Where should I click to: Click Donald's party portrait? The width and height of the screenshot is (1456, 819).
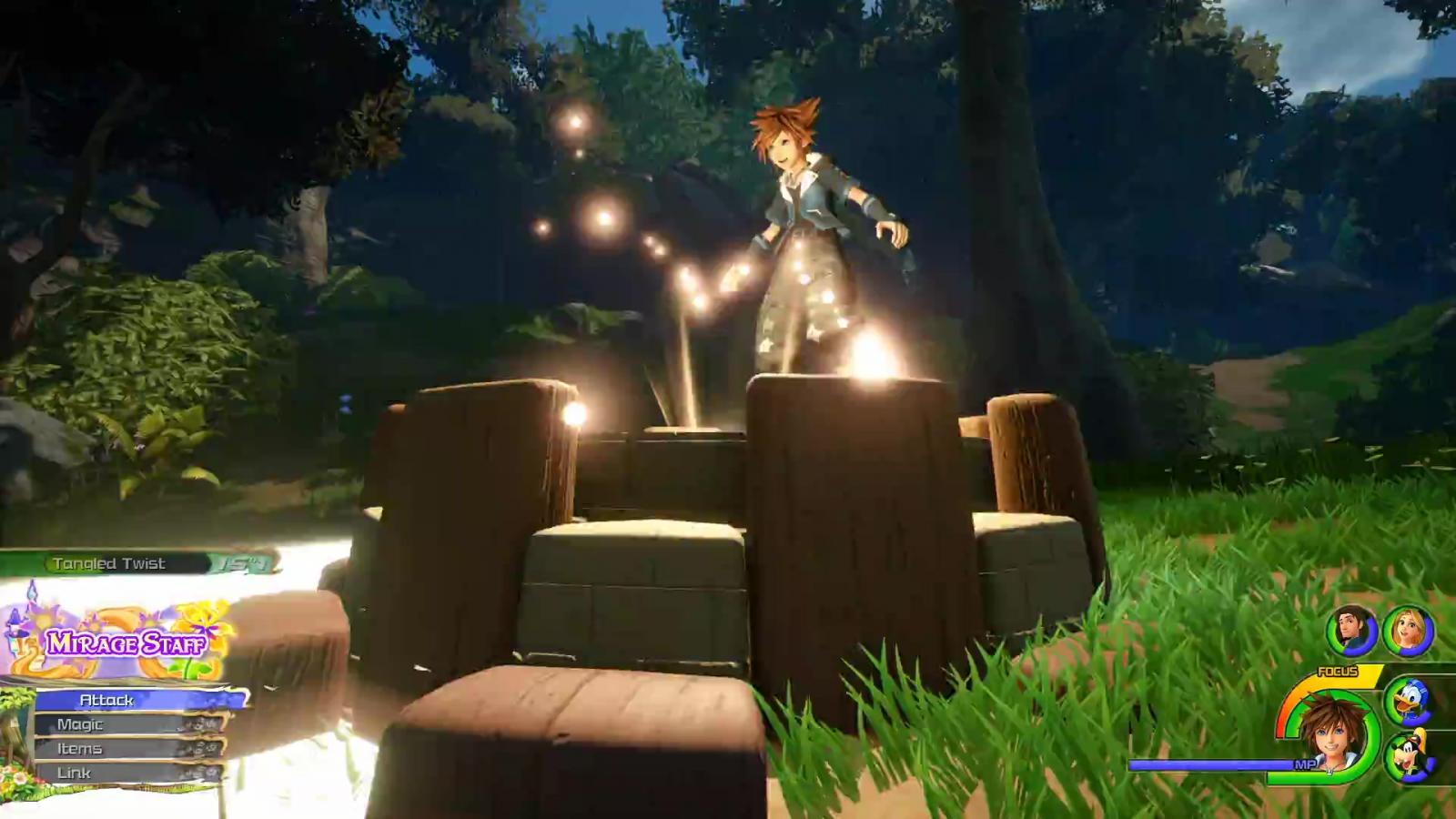(1409, 700)
